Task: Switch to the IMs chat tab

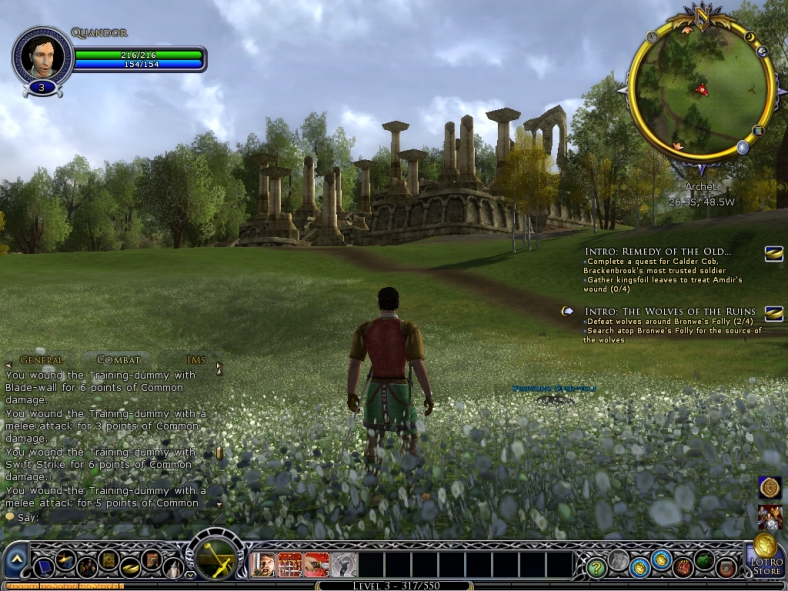Action: coord(194,359)
